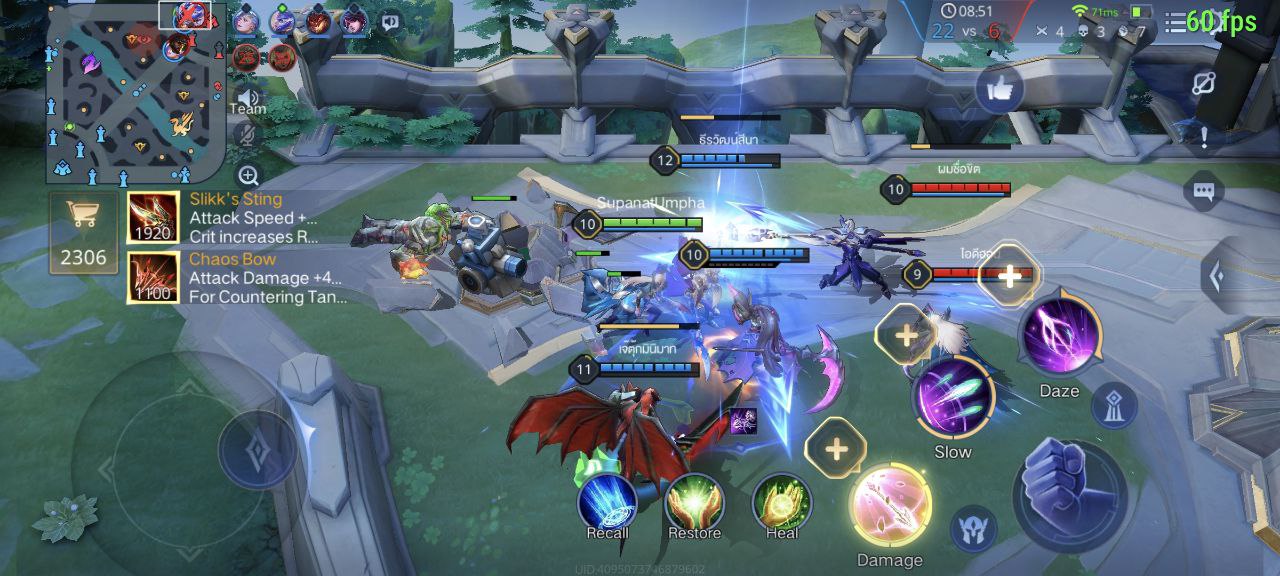Give a like with the thumbs-up button

tap(998, 90)
